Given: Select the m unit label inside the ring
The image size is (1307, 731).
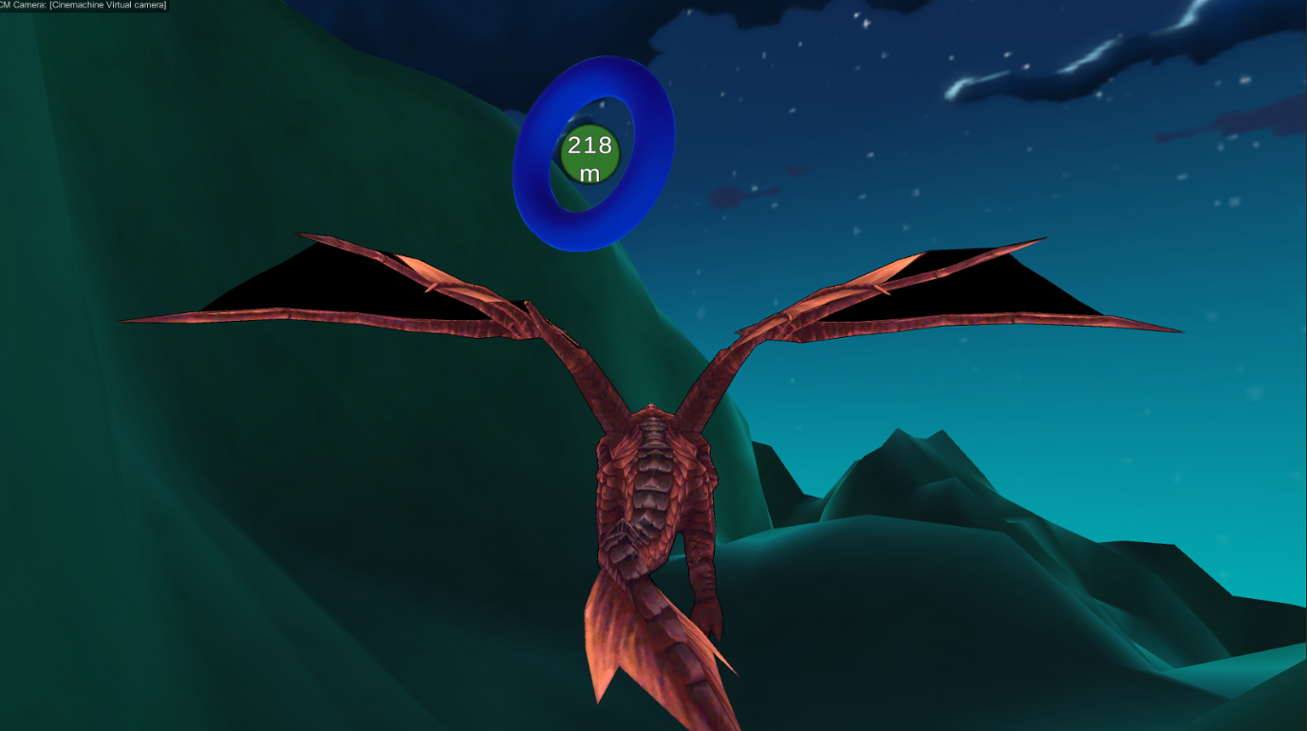Looking at the screenshot, I should tap(590, 175).
